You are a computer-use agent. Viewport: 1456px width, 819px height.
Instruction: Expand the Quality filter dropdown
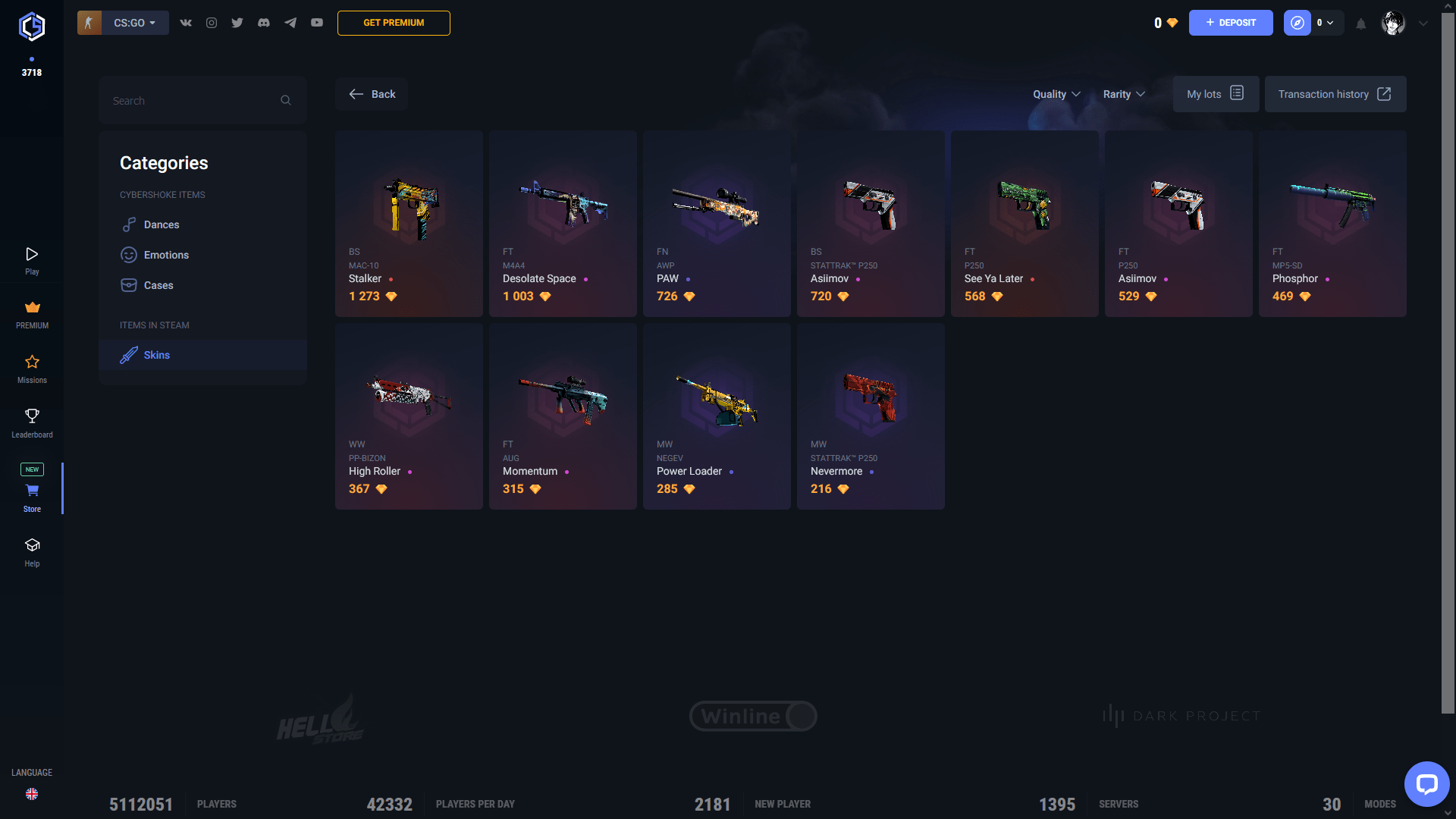(1056, 94)
